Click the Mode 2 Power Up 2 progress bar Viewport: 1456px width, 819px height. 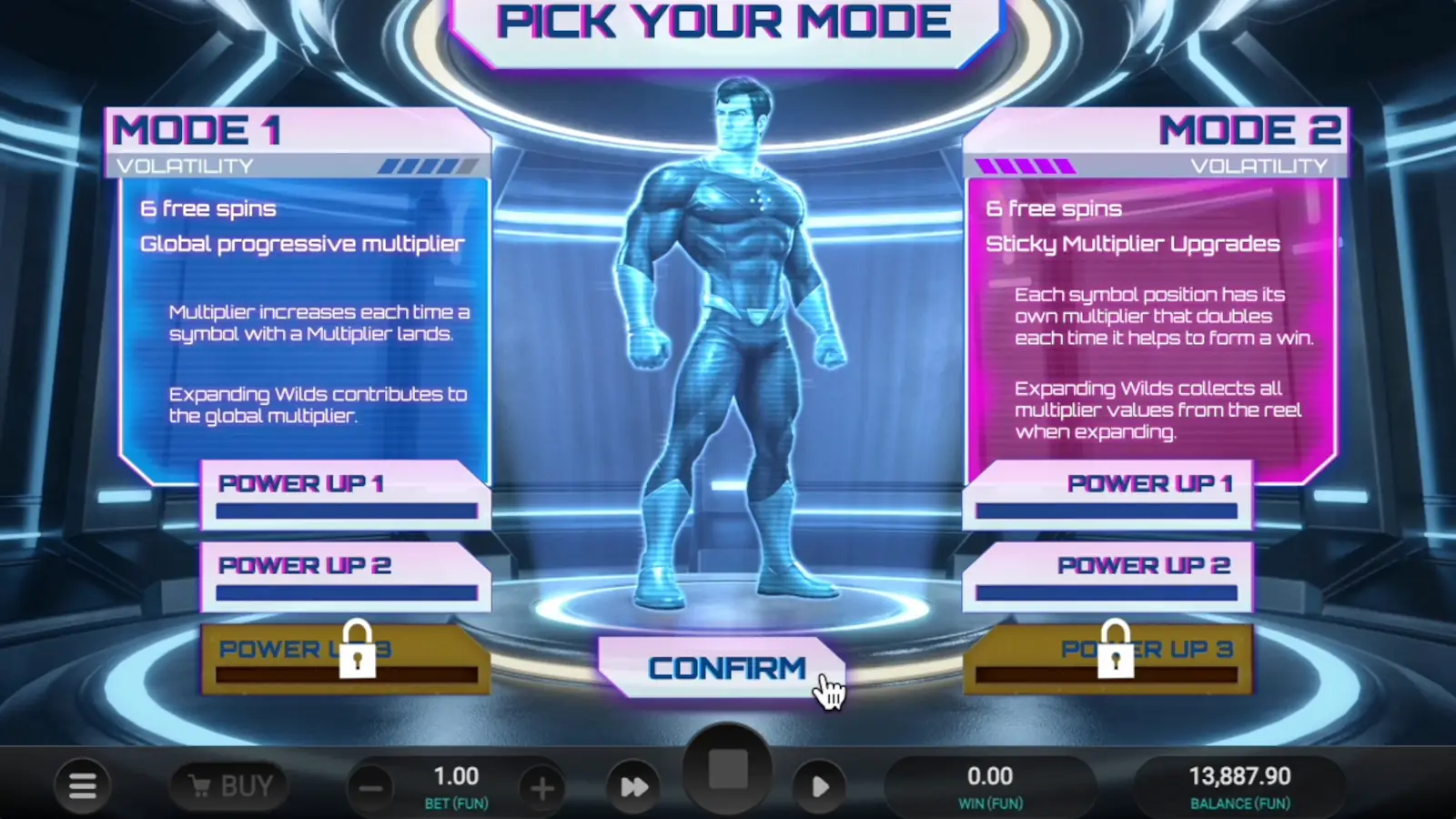(1107, 591)
